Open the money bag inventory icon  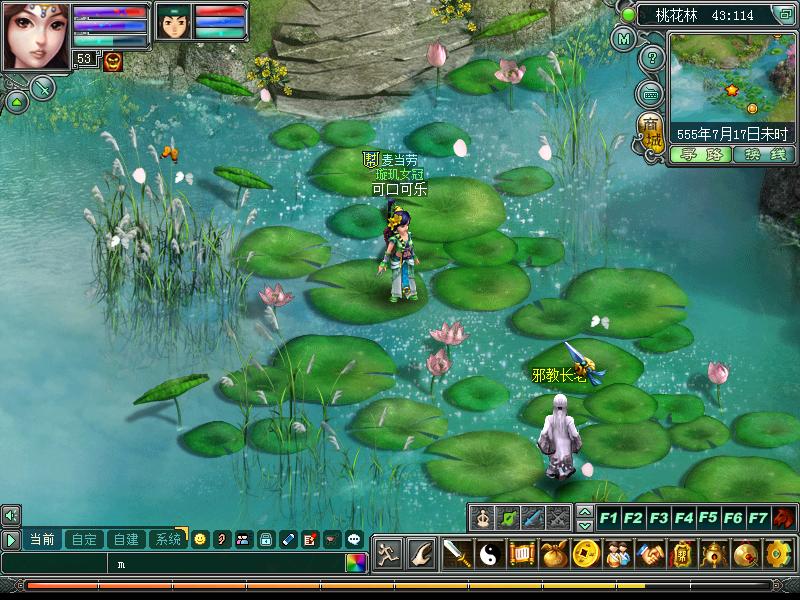coord(555,553)
